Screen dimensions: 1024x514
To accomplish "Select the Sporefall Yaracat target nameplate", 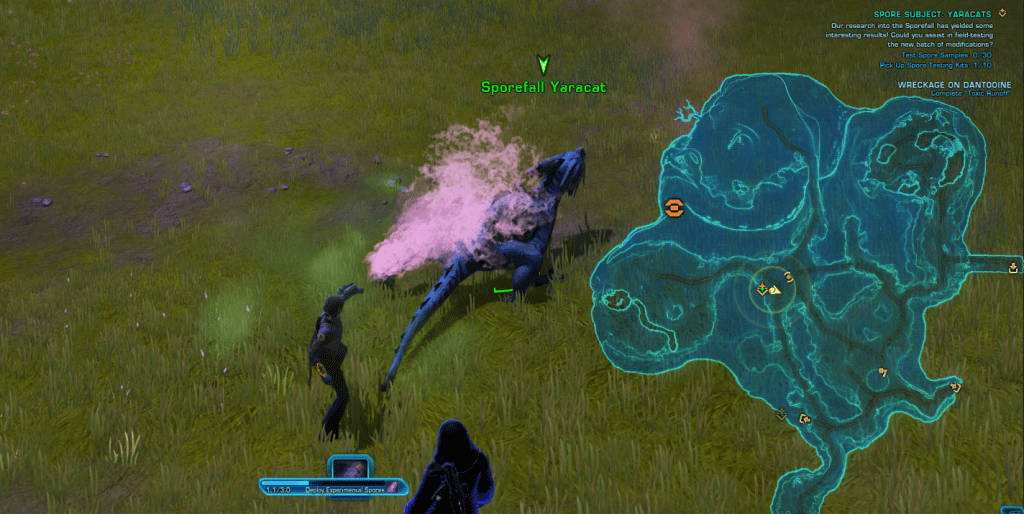I will point(543,87).
